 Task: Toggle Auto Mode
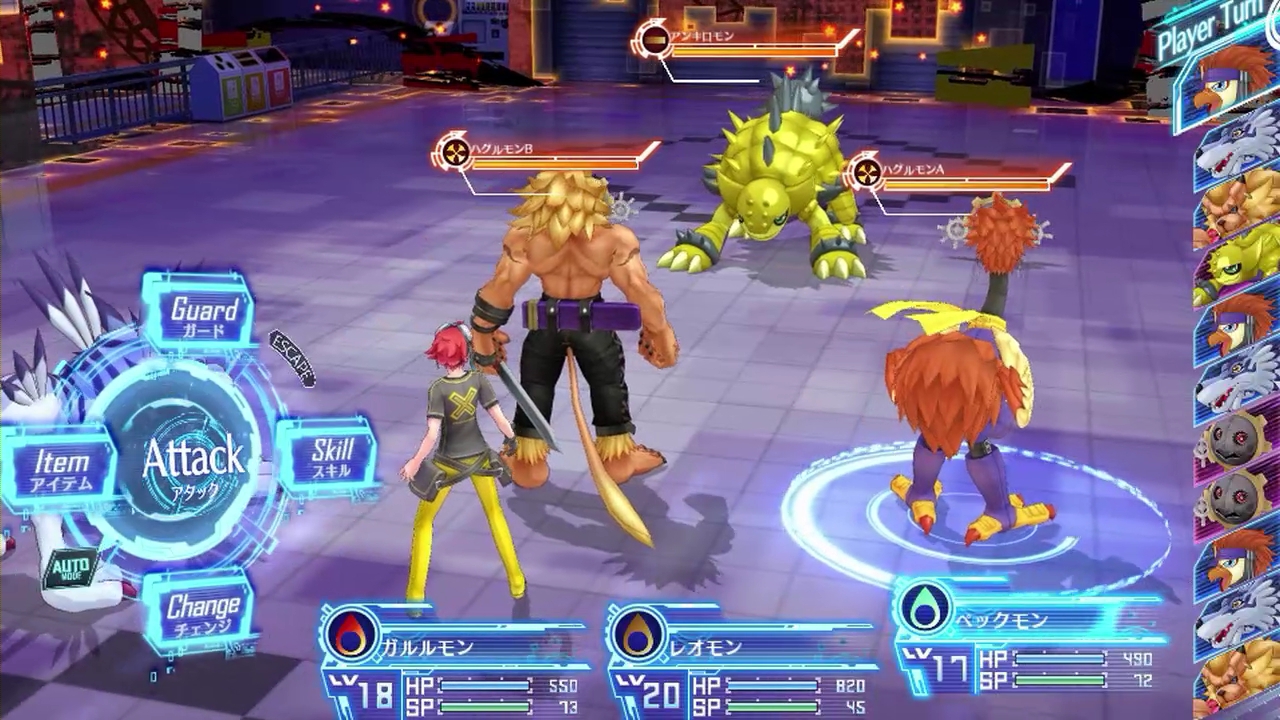(71, 568)
